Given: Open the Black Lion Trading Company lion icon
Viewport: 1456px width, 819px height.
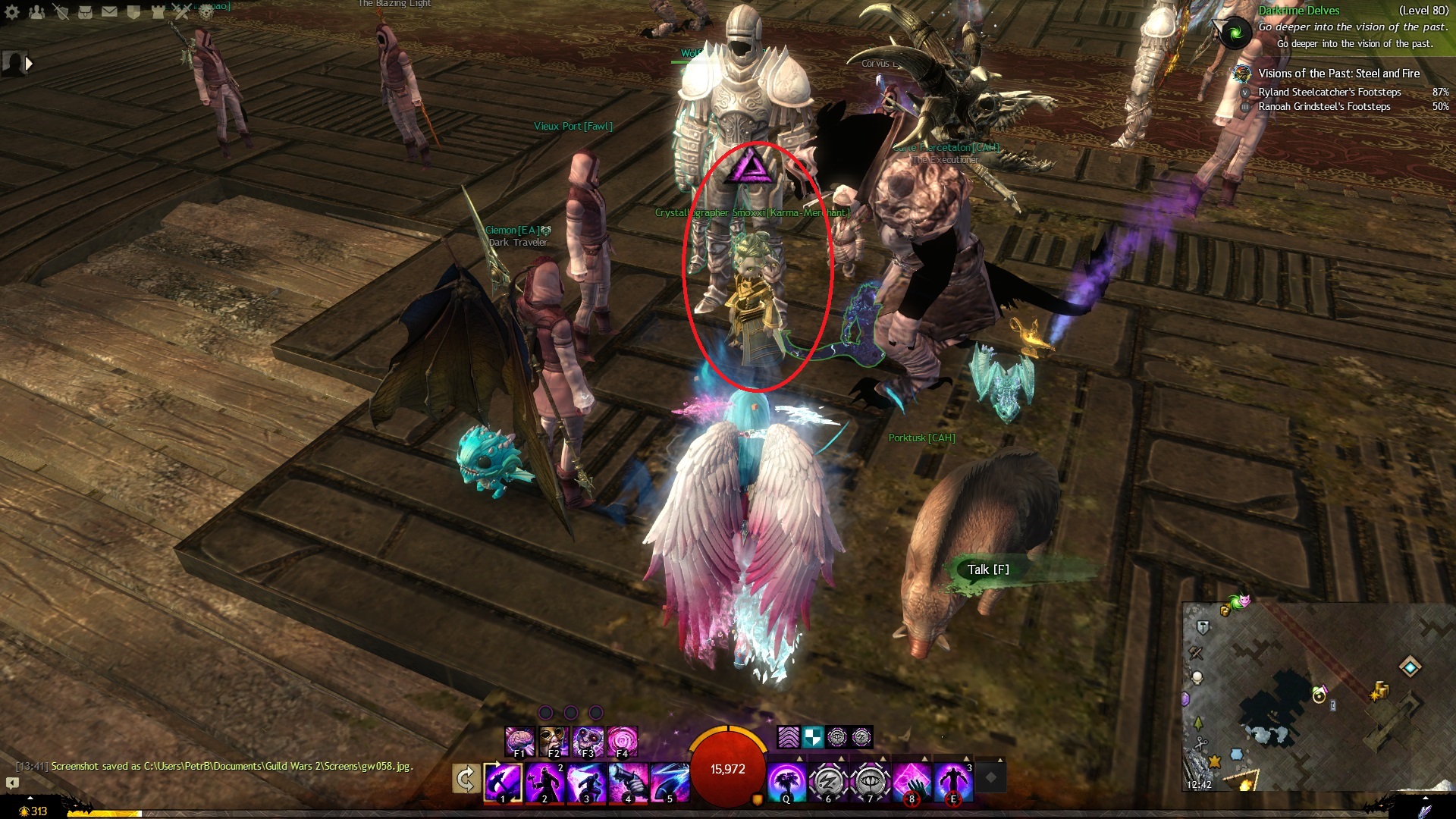Looking at the screenshot, I should tap(206, 12).
